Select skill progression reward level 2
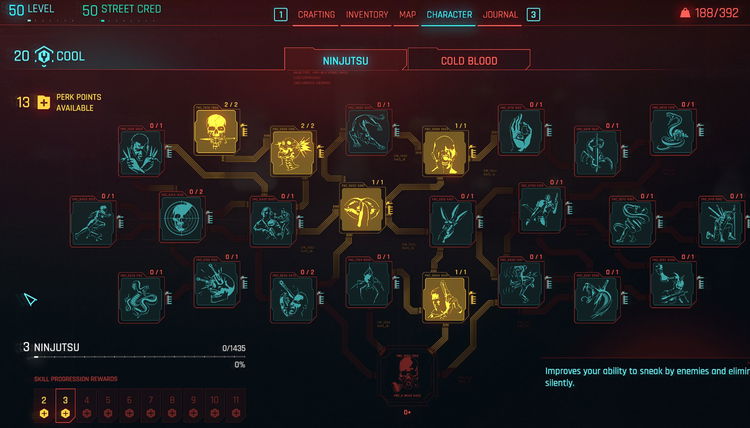This screenshot has height=428, width=750. [x=44, y=405]
